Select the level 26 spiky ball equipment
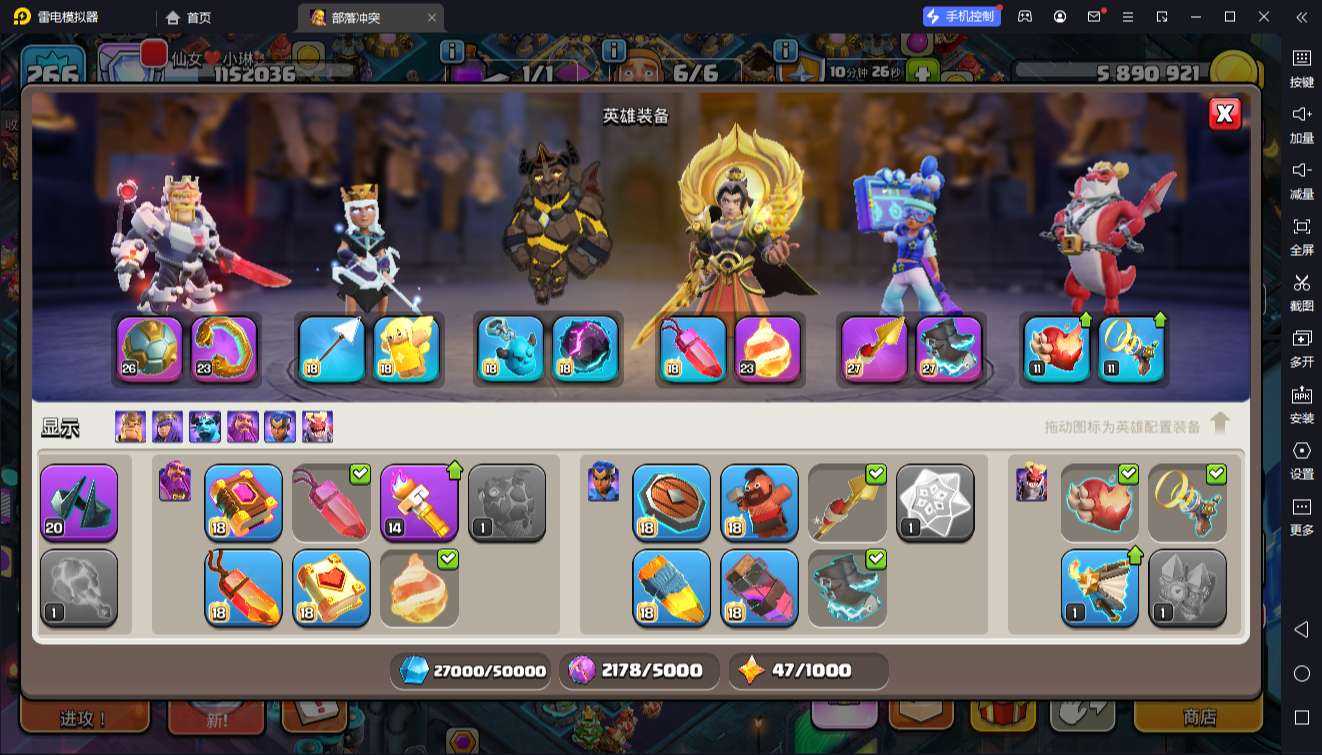1322x755 pixels. point(150,349)
